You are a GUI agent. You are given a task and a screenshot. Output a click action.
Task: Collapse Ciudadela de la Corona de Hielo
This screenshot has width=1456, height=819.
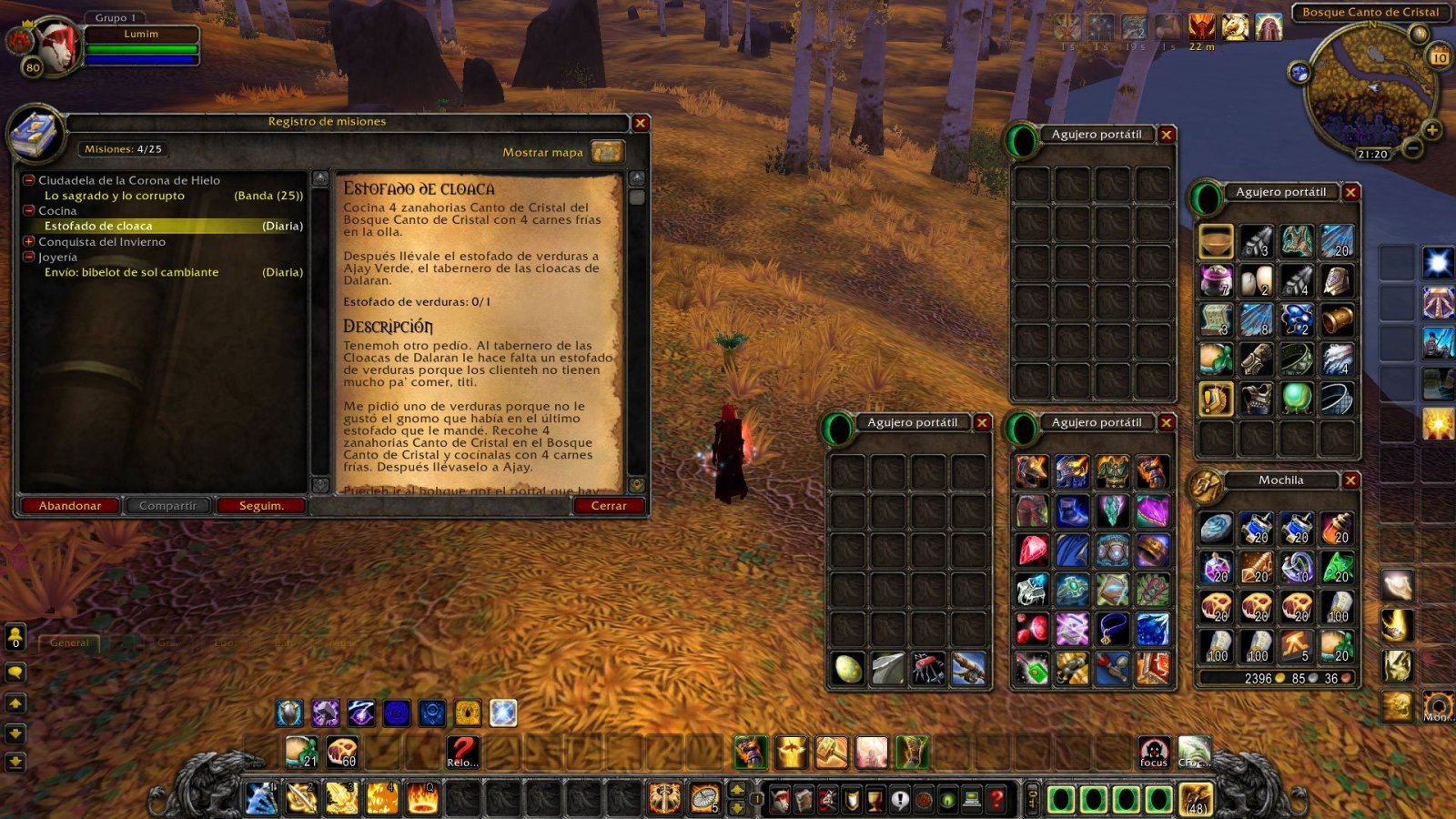pos(28,180)
